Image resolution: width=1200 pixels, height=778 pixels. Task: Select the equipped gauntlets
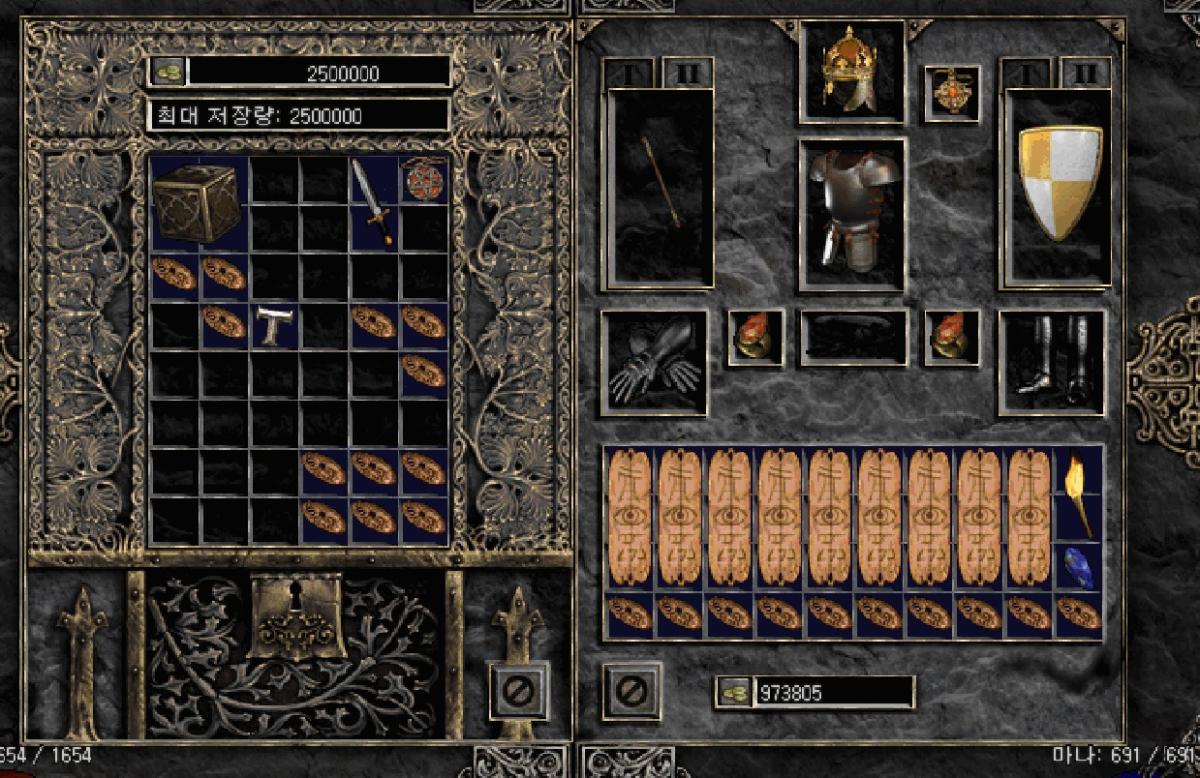(653, 361)
